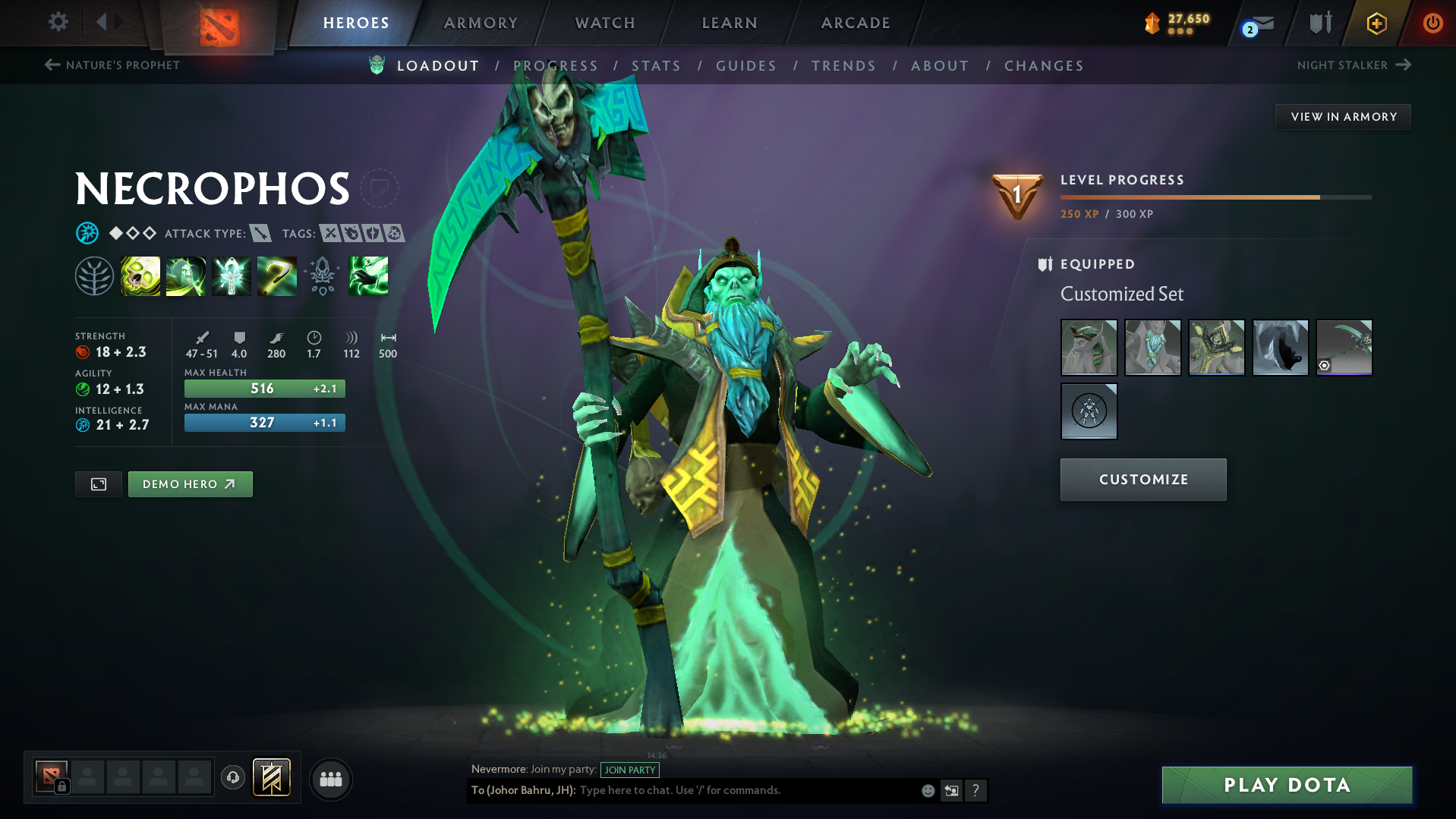This screenshot has width=1456, height=819.
Task: Toggle the hero portrait expand icon
Action: tap(98, 484)
